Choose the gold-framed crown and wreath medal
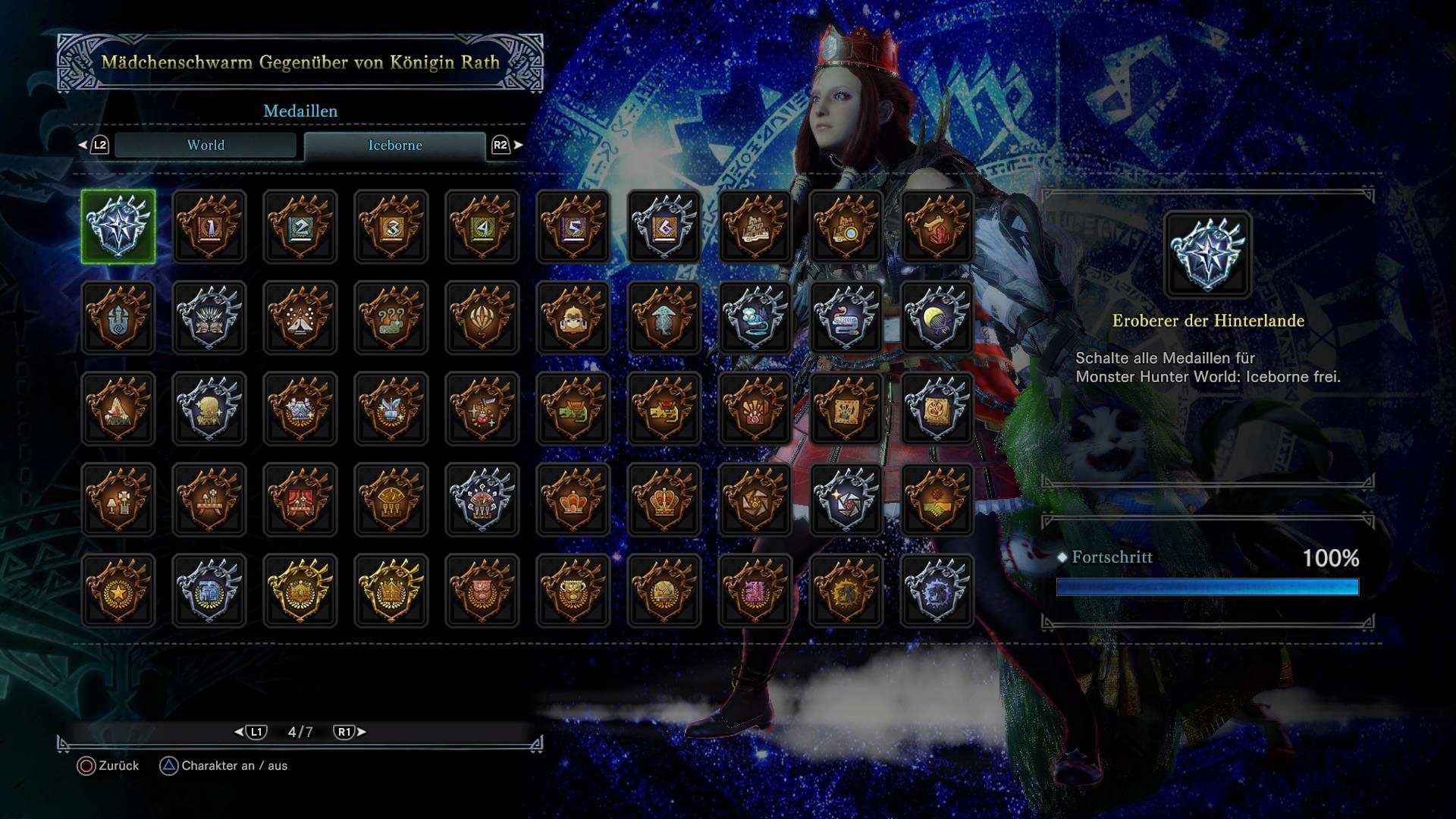 391,591
